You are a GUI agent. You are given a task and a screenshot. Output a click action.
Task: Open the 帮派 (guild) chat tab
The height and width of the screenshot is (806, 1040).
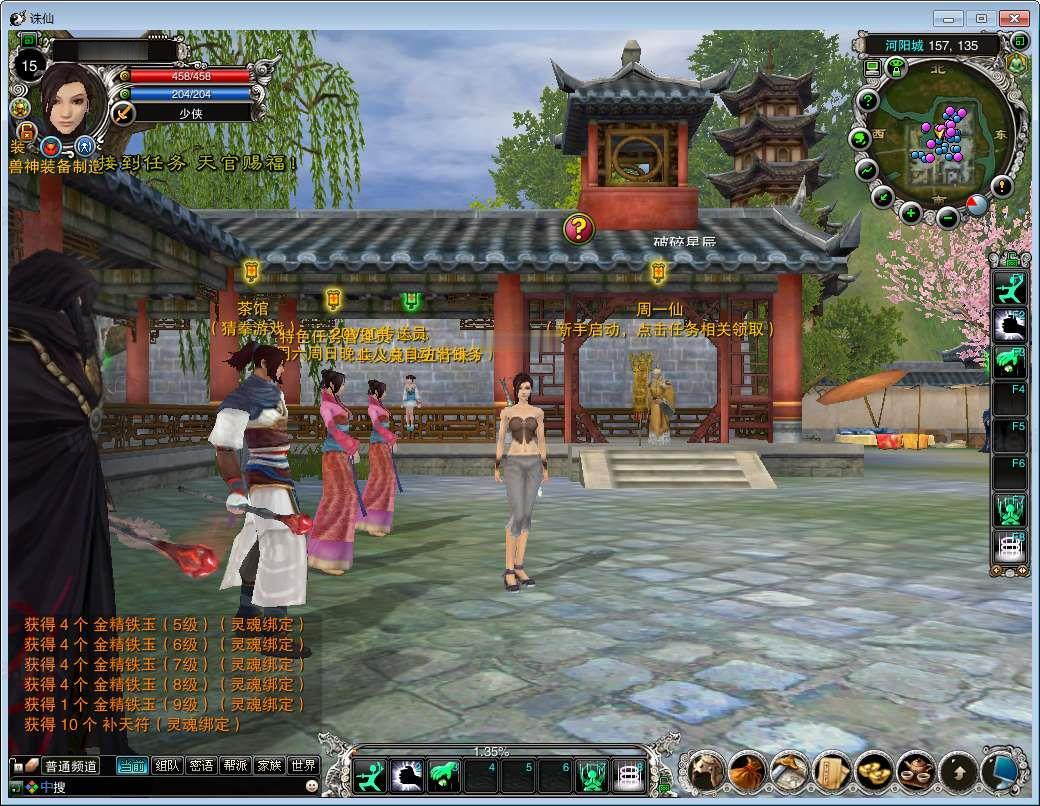[x=235, y=766]
